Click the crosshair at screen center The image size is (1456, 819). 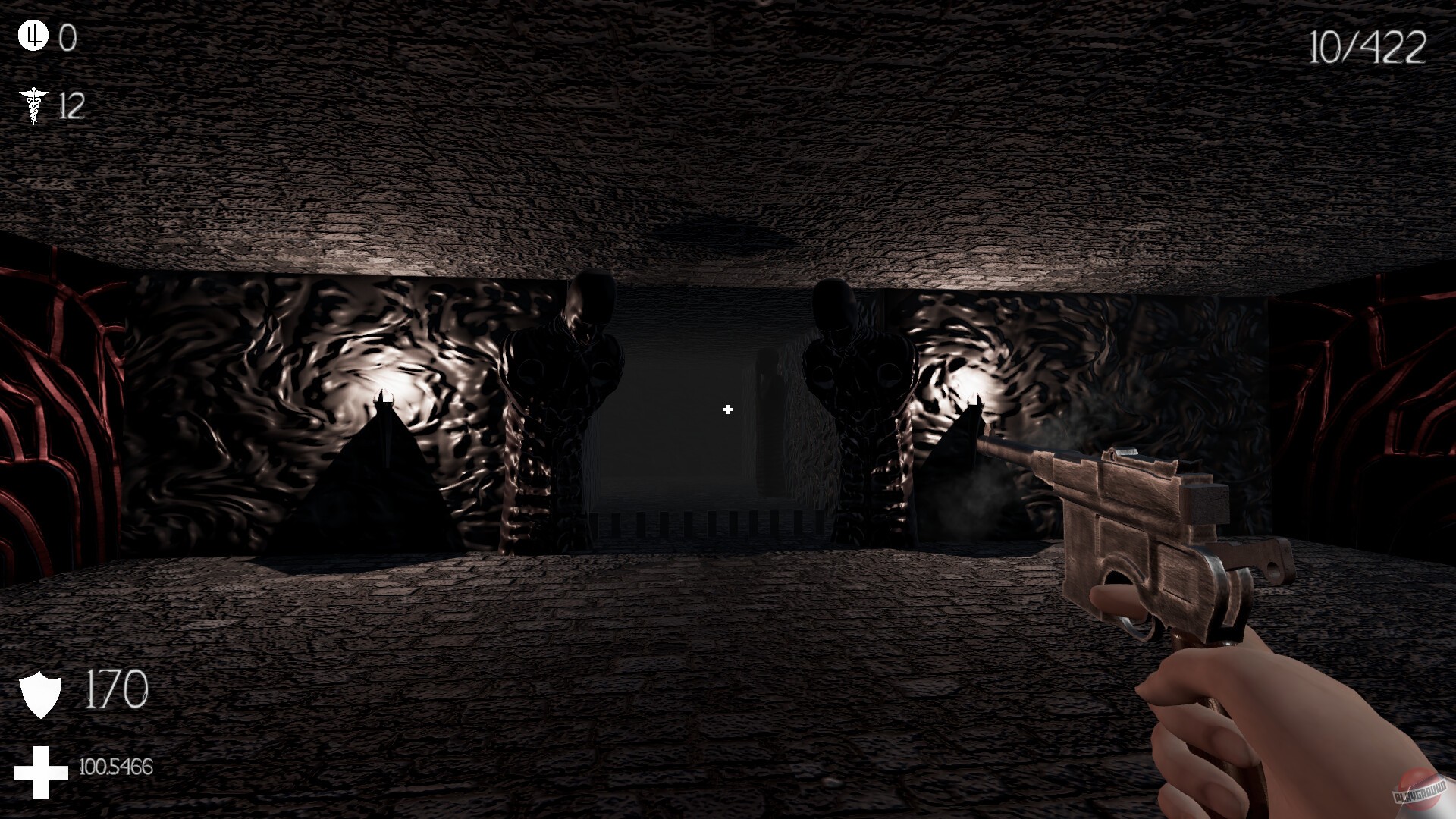(727, 409)
